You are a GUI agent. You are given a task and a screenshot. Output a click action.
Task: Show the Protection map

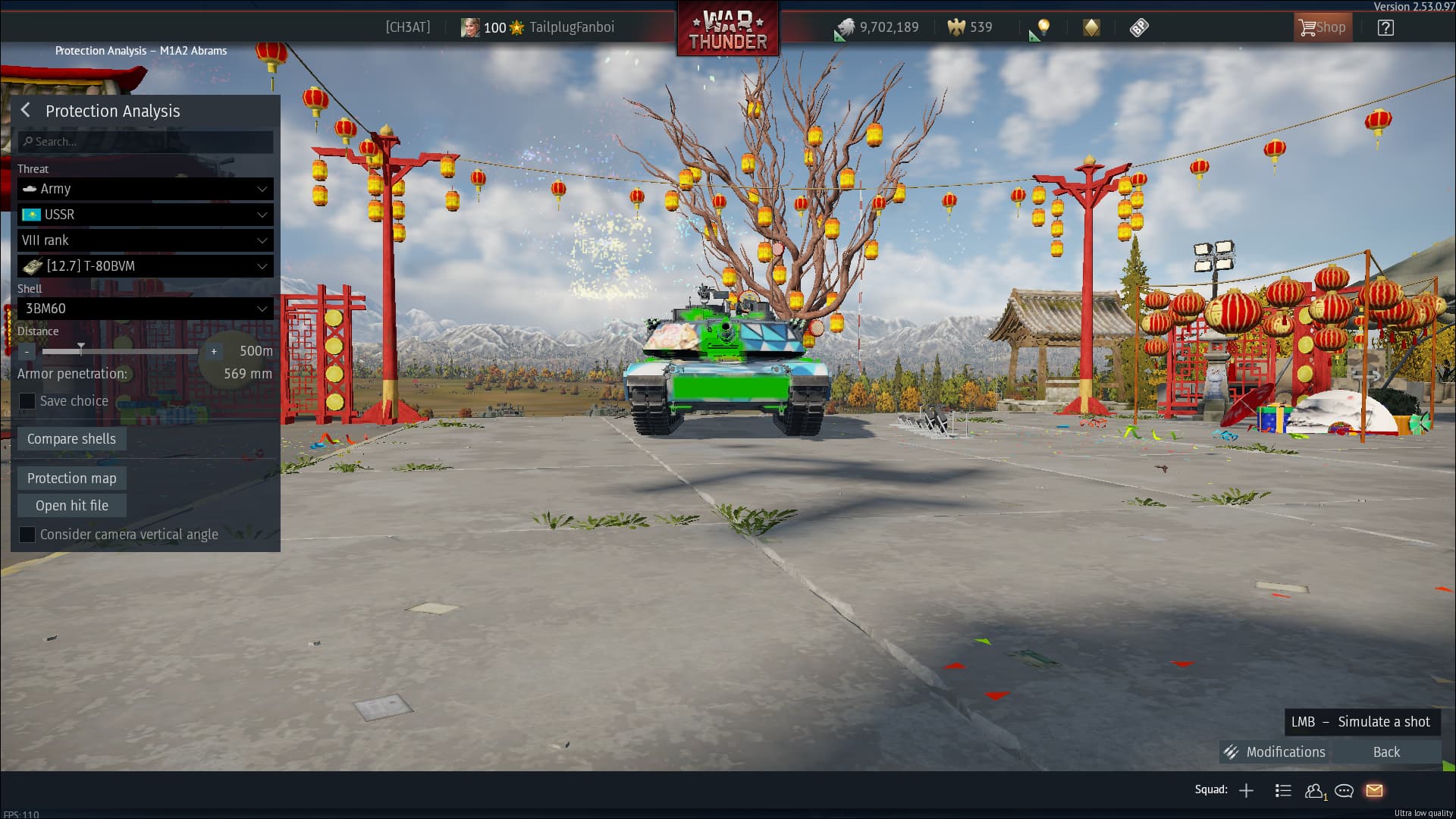[71, 479]
